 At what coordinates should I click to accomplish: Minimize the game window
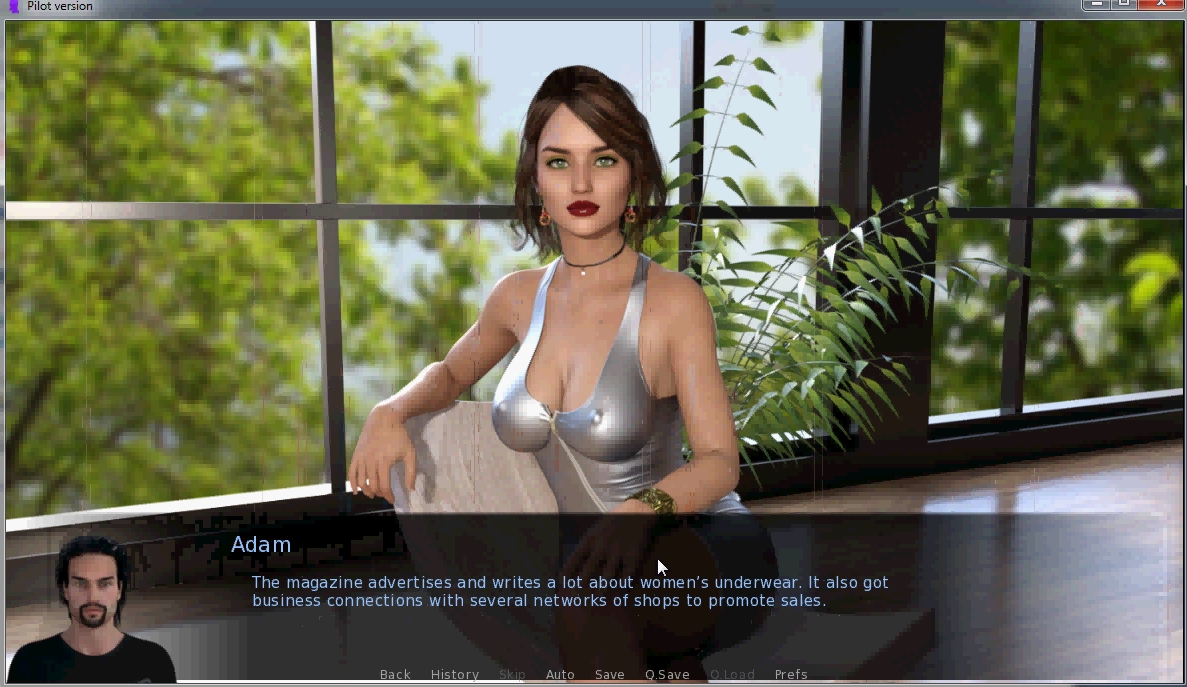click(x=1098, y=5)
